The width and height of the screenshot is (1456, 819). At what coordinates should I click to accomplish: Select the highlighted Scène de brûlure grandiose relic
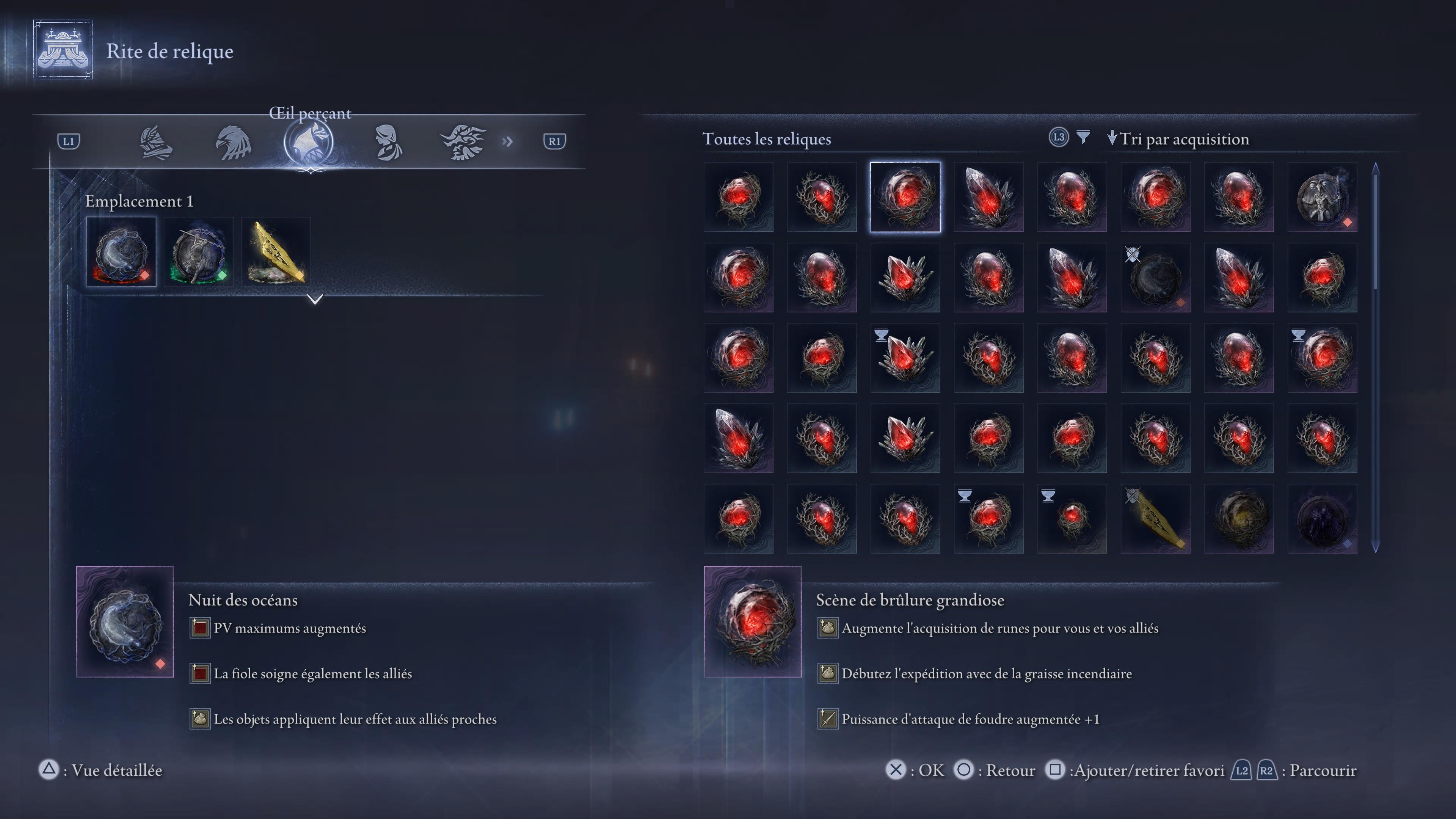click(905, 197)
